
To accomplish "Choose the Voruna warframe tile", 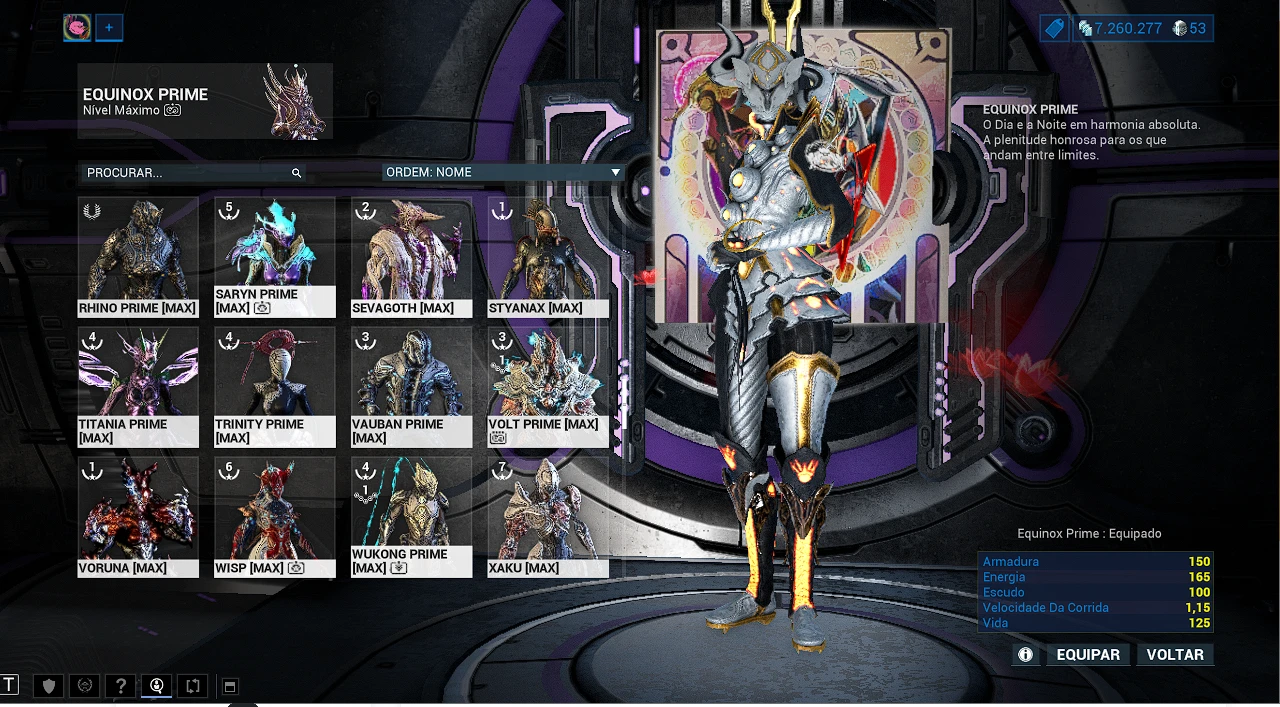I will tap(138, 516).
